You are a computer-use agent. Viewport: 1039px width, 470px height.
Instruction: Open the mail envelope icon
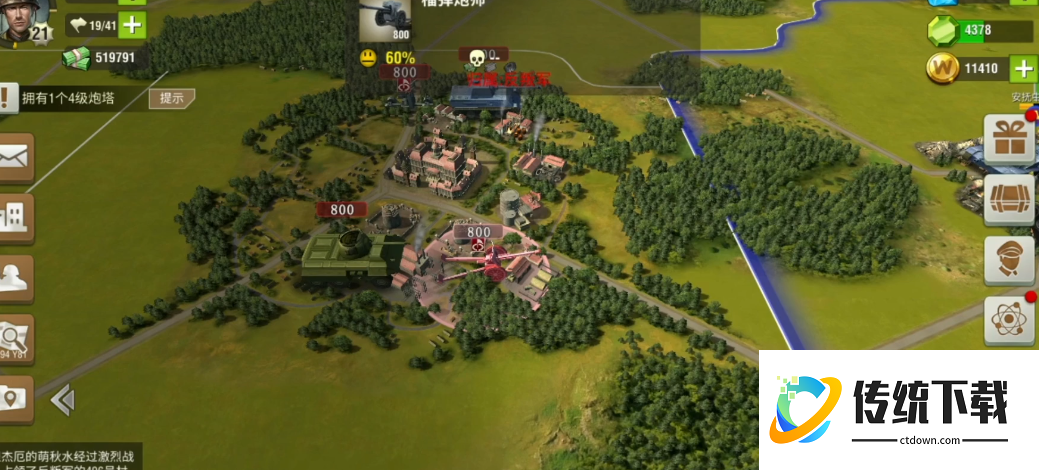click(x=14, y=157)
